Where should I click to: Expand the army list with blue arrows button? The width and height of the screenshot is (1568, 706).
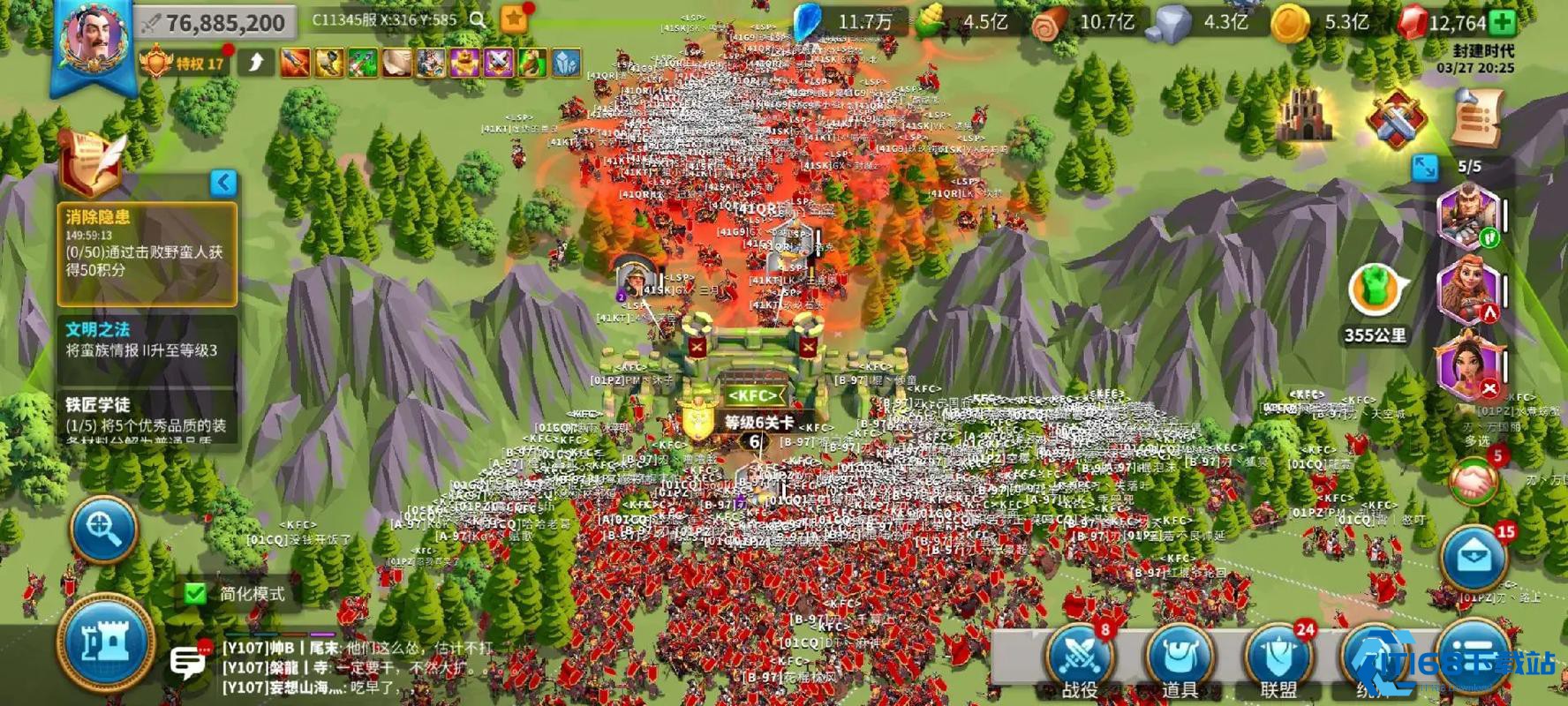[1424, 167]
